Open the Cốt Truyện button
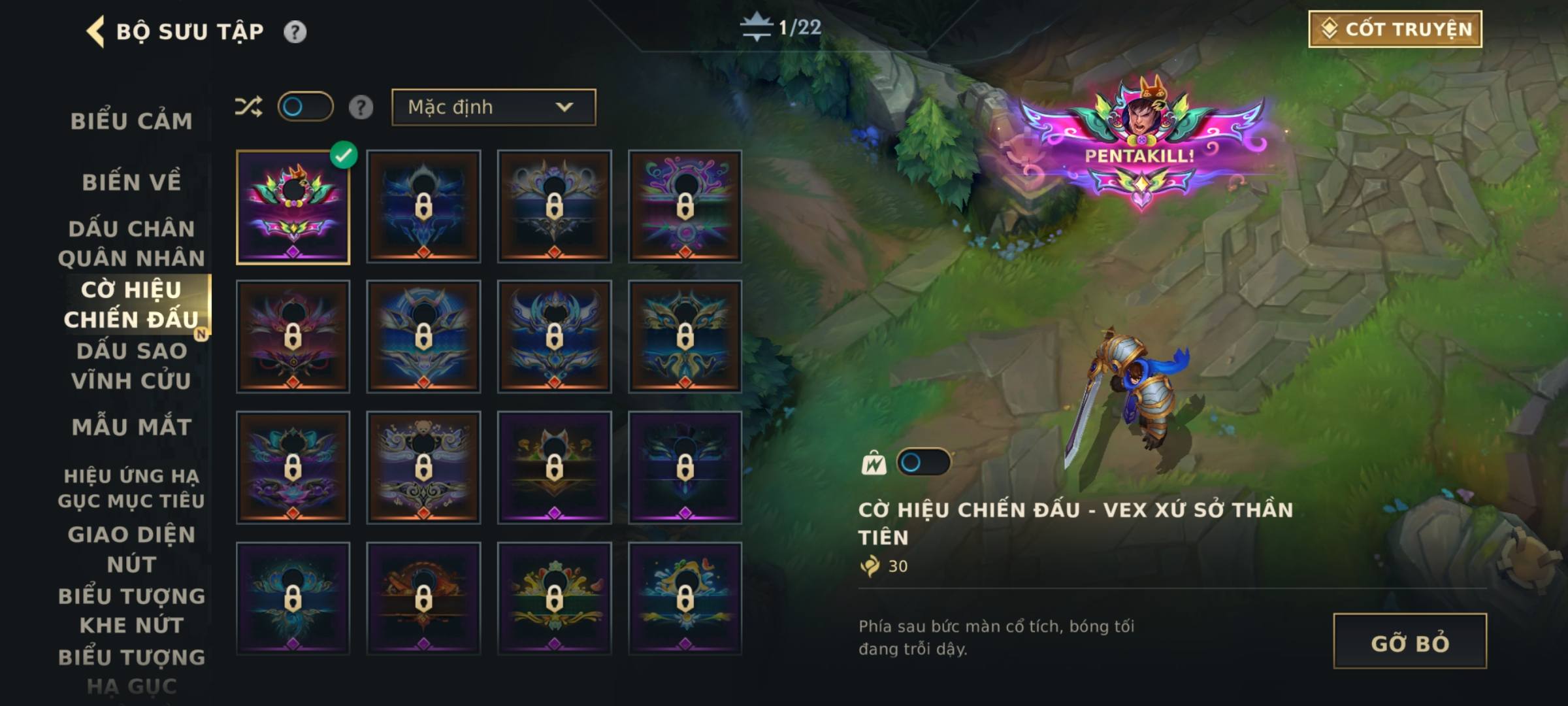 1395,29
